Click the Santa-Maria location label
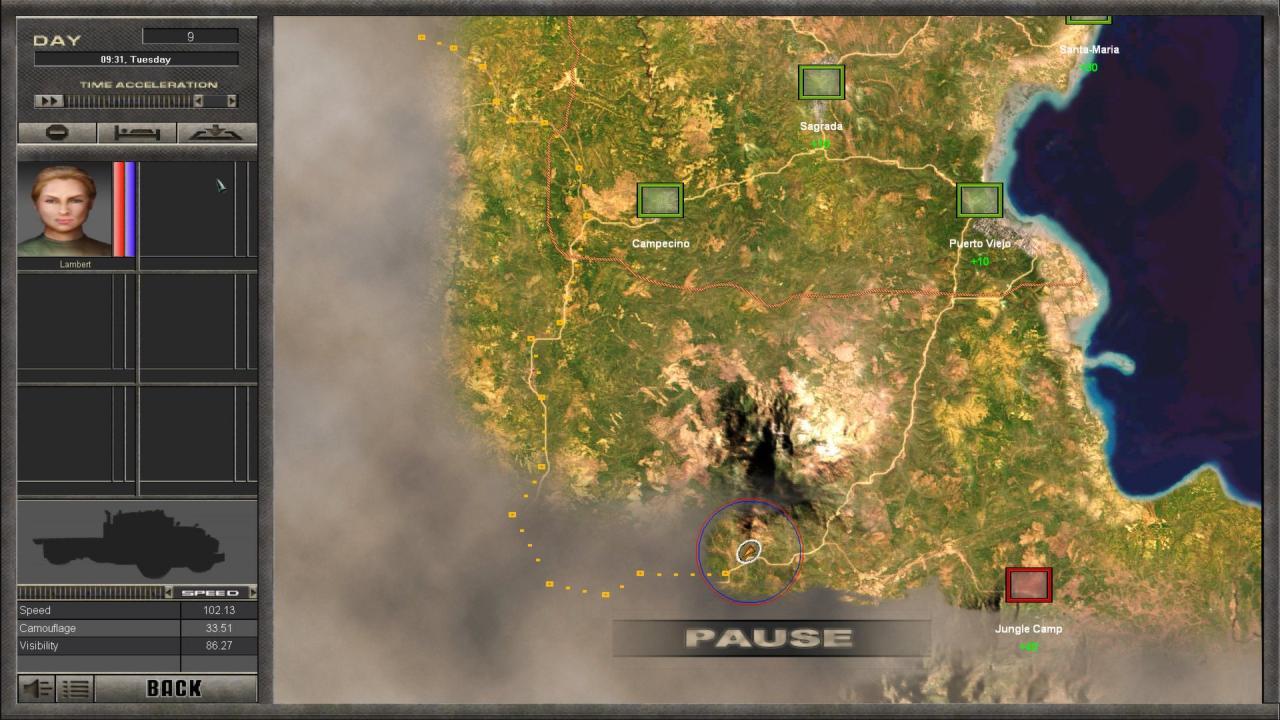The height and width of the screenshot is (720, 1280). [1090, 48]
